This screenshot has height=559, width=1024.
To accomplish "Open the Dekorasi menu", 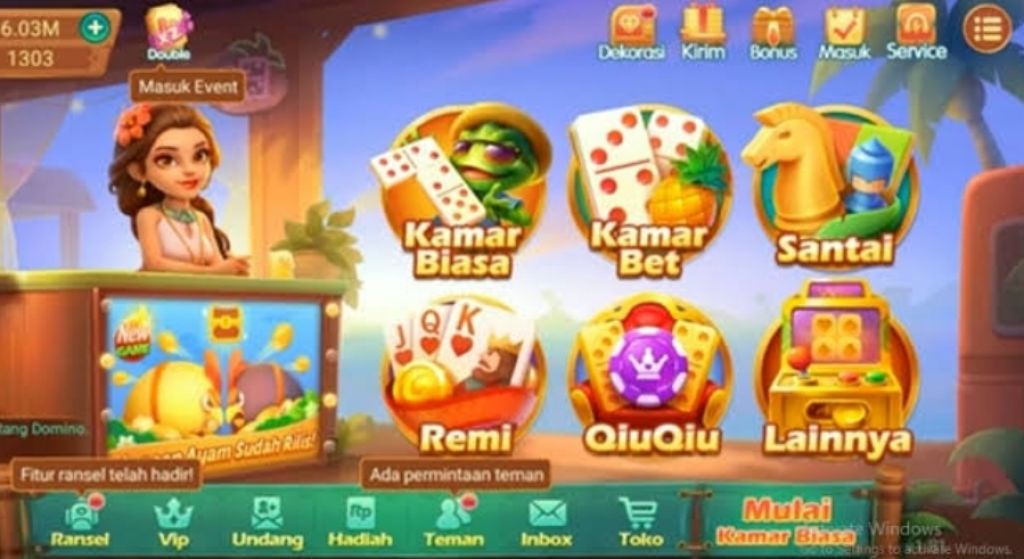I will (631, 32).
